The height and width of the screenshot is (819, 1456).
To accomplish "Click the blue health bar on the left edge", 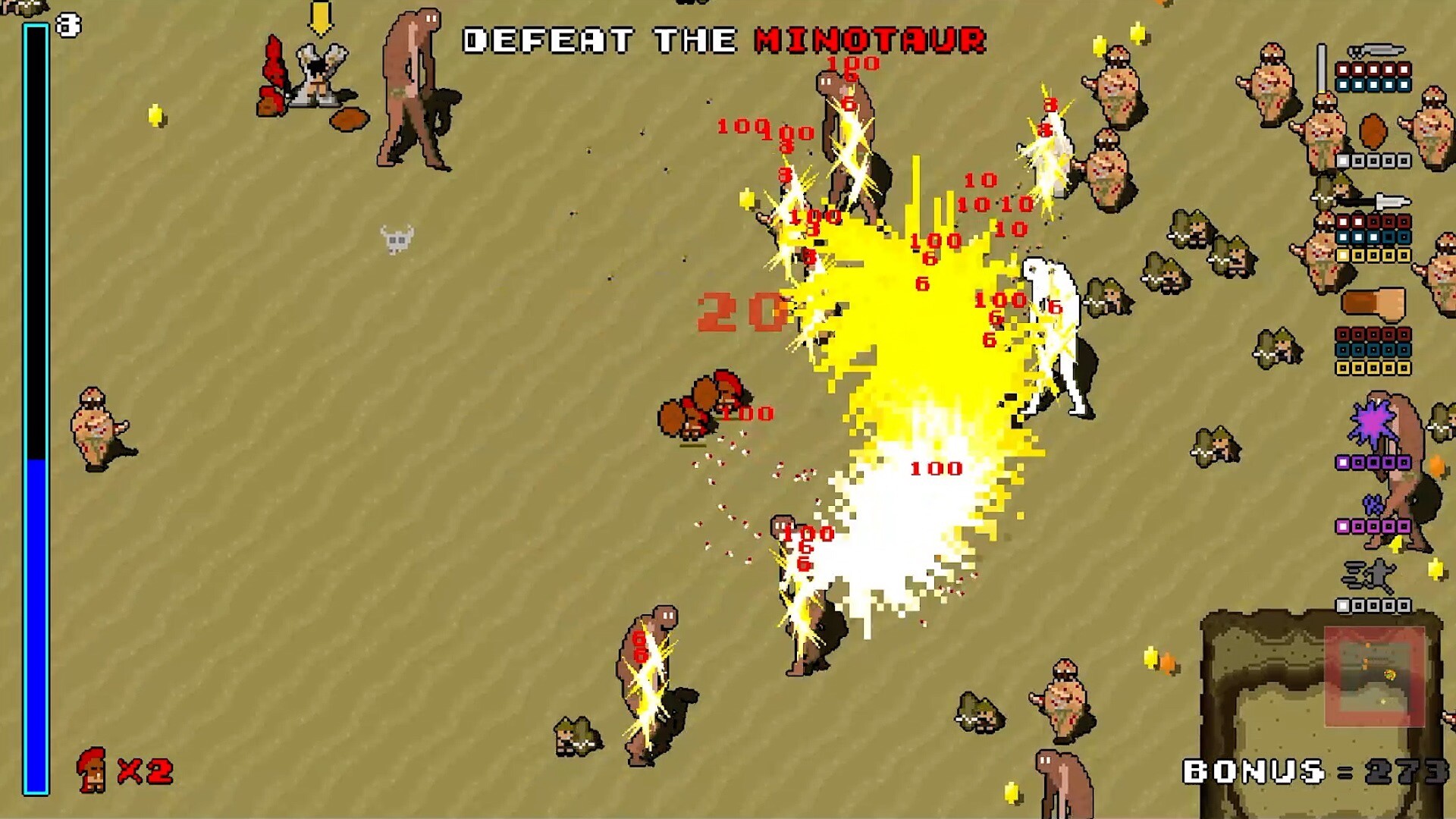I will pyautogui.click(x=33, y=622).
